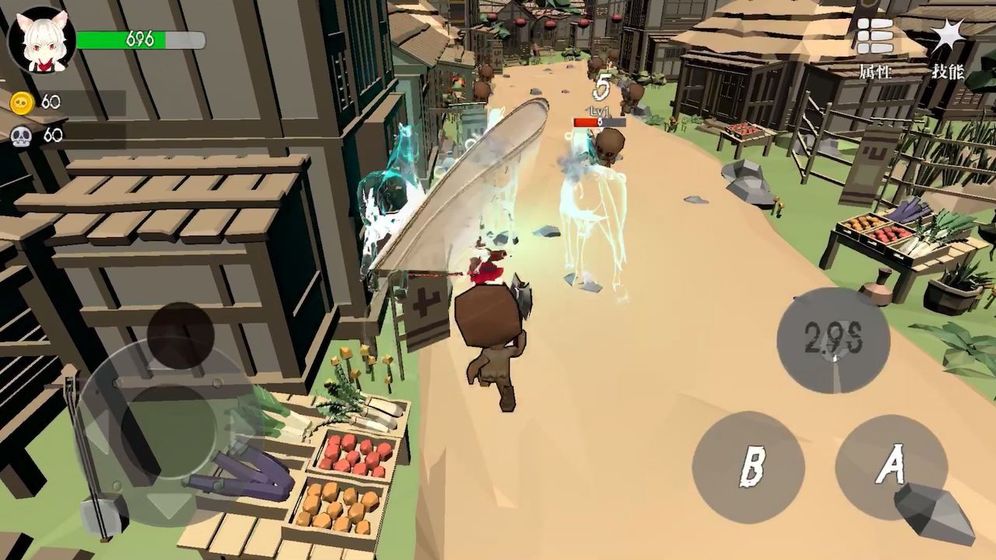Viewport: 996px width, 560px height.
Task: Open the 属性 attributes menu
Action: pos(874,47)
